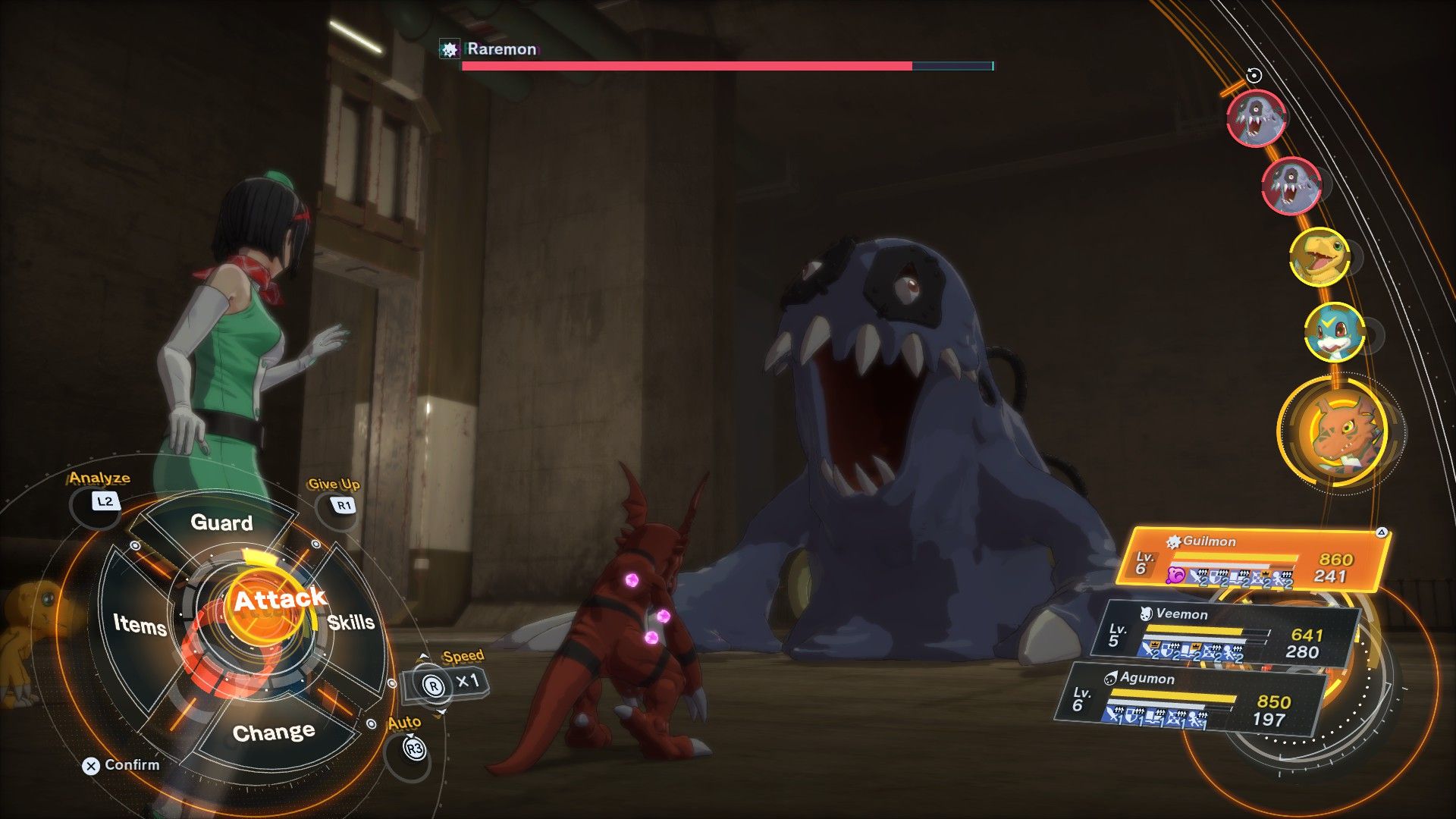Open the Skills menu
This screenshot has width=1456, height=819.
coord(351,623)
